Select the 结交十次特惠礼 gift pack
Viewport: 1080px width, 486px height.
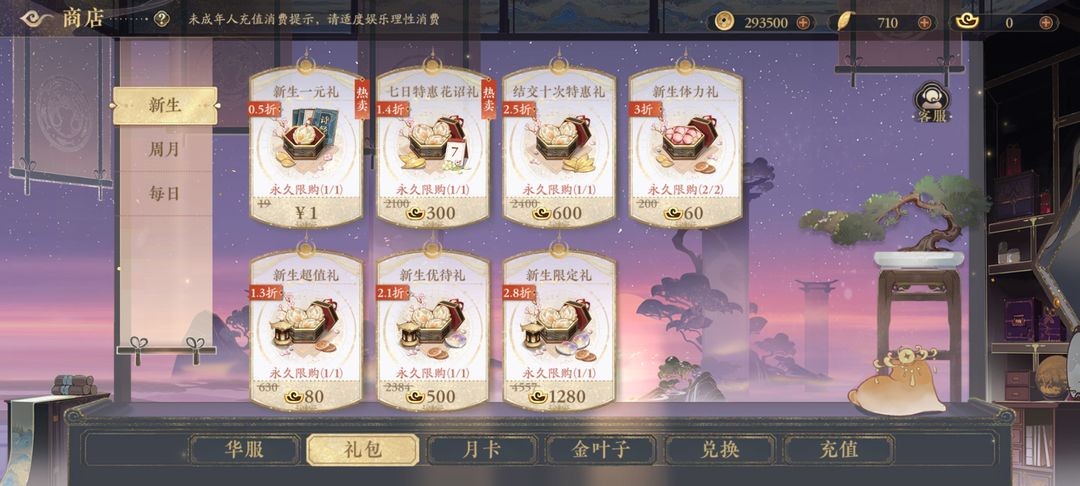tap(558, 147)
